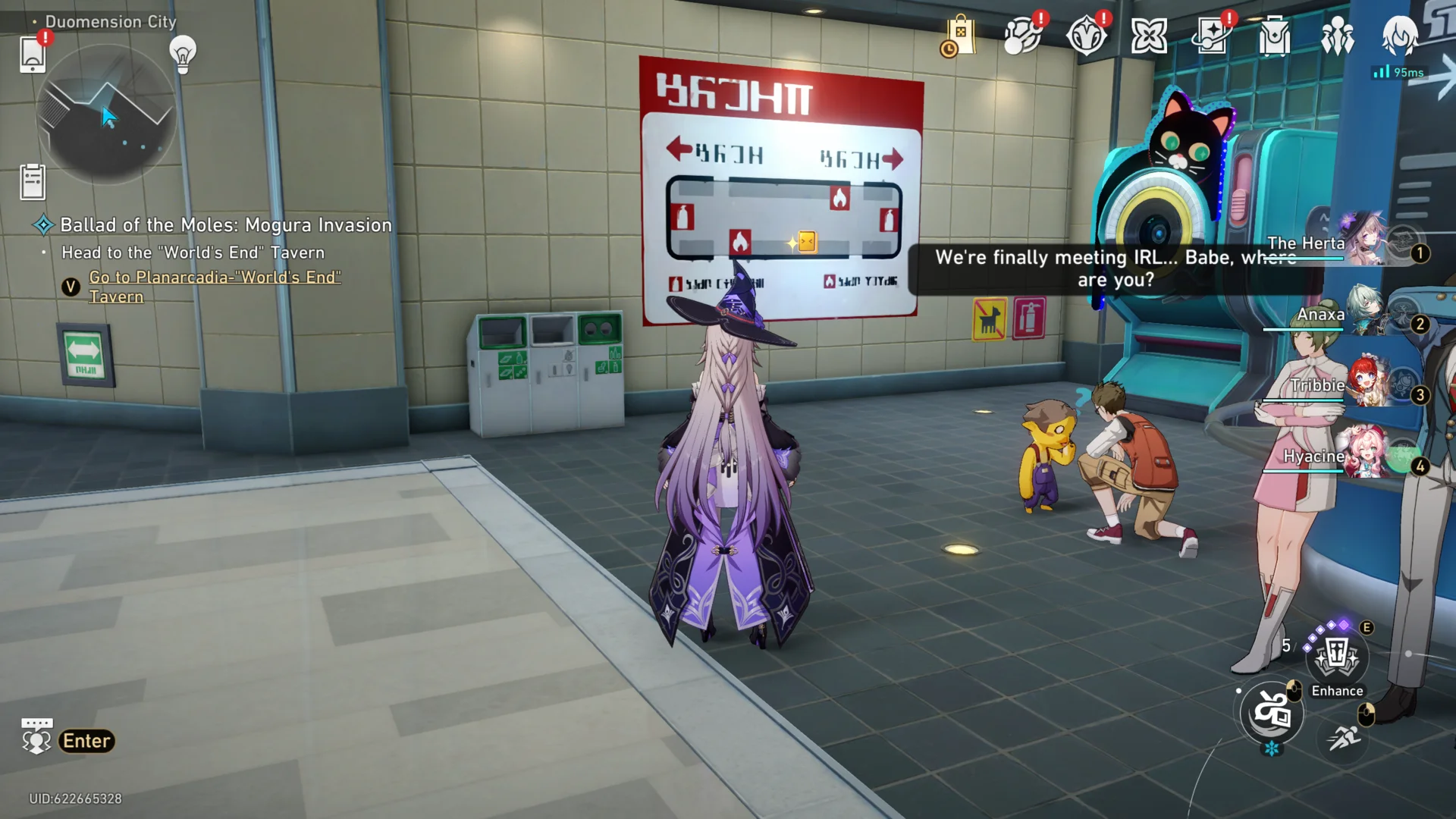Open the synthesis icon beside the shop bag
The height and width of the screenshot is (819, 1456).
(x=1021, y=34)
